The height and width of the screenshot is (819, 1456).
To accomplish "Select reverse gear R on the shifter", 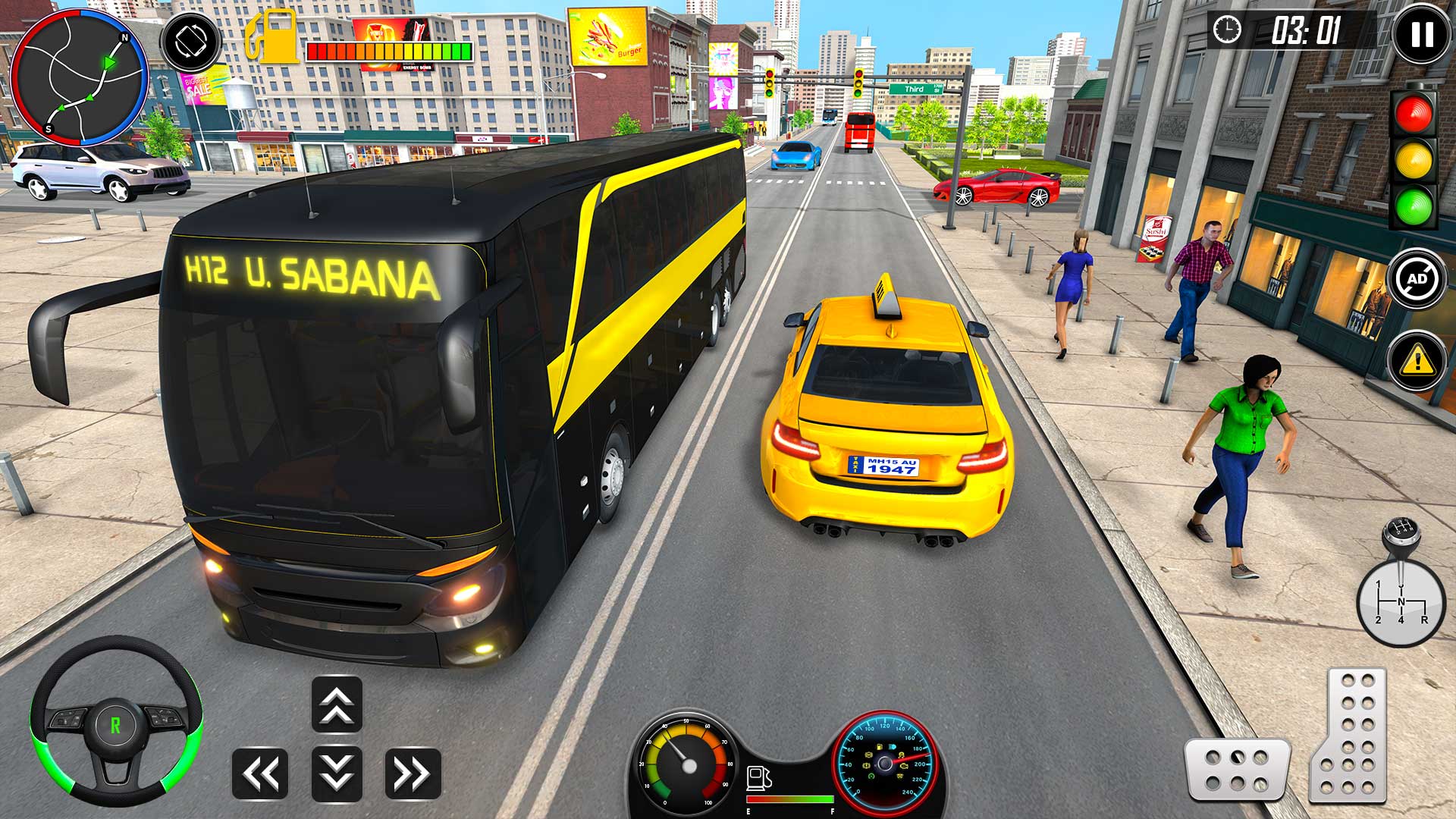I will (1425, 620).
